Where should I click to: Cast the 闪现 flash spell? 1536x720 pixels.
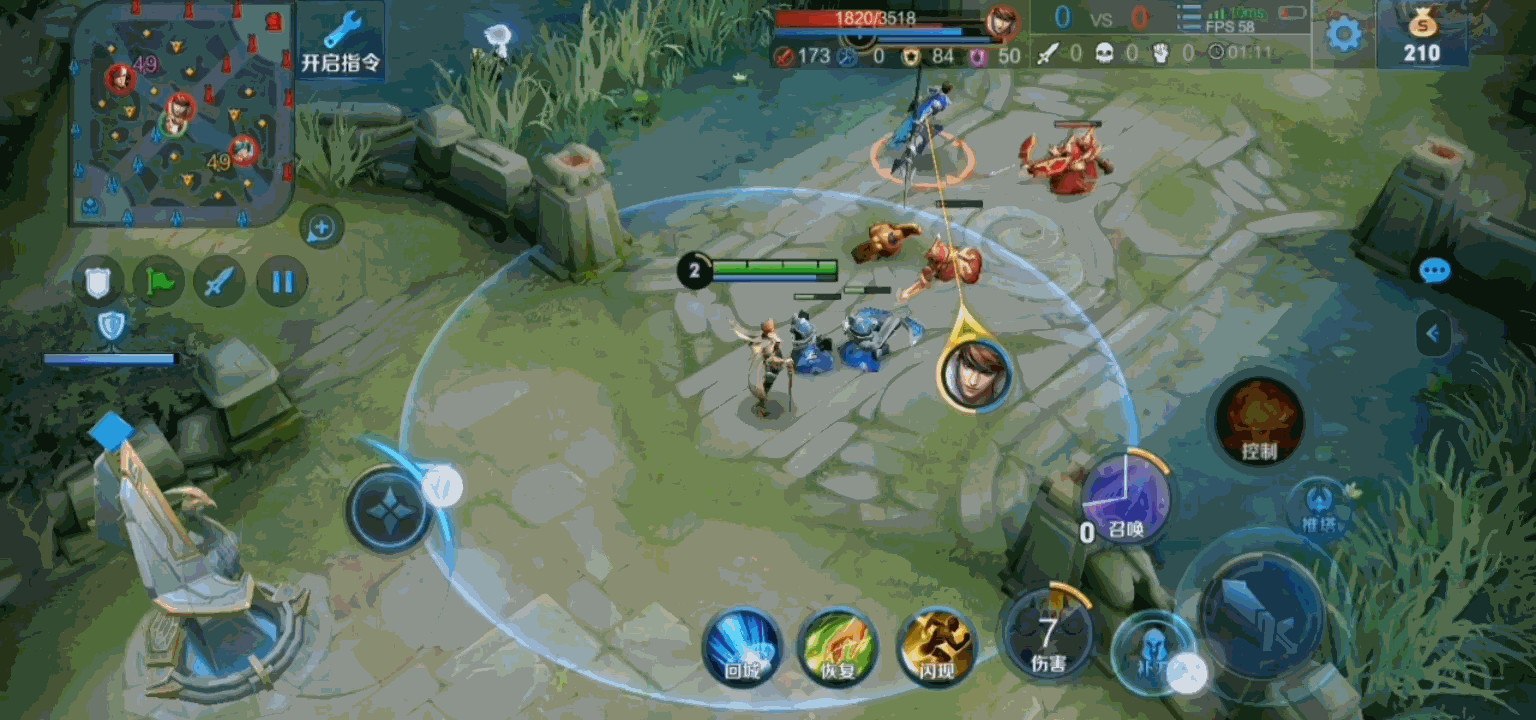click(936, 646)
